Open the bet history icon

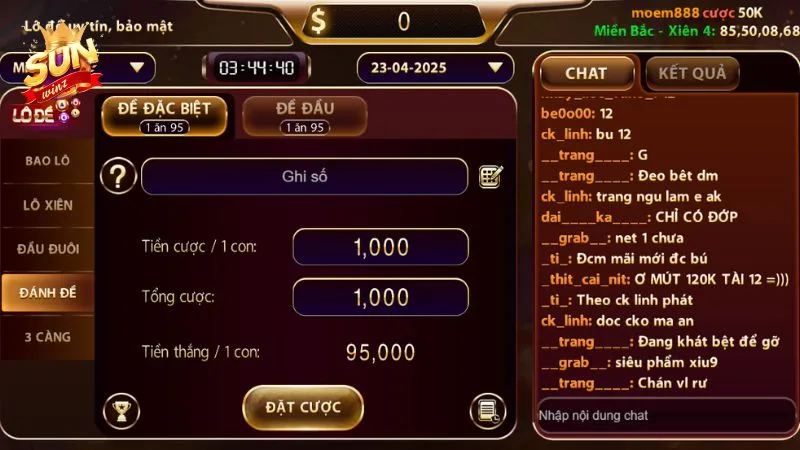[487, 410]
